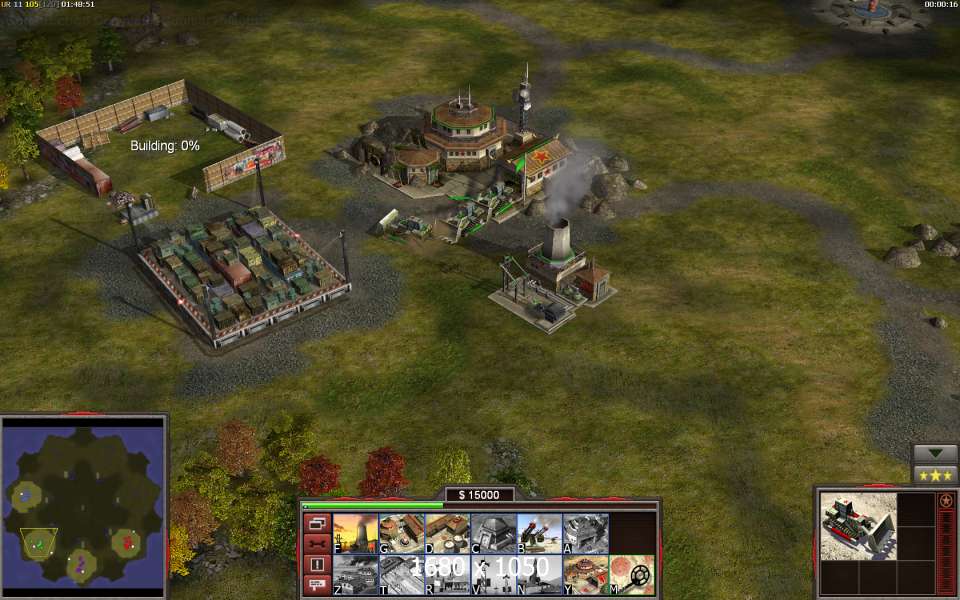
Task: Select the bunker build icon marked C
Action: click(493, 534)
